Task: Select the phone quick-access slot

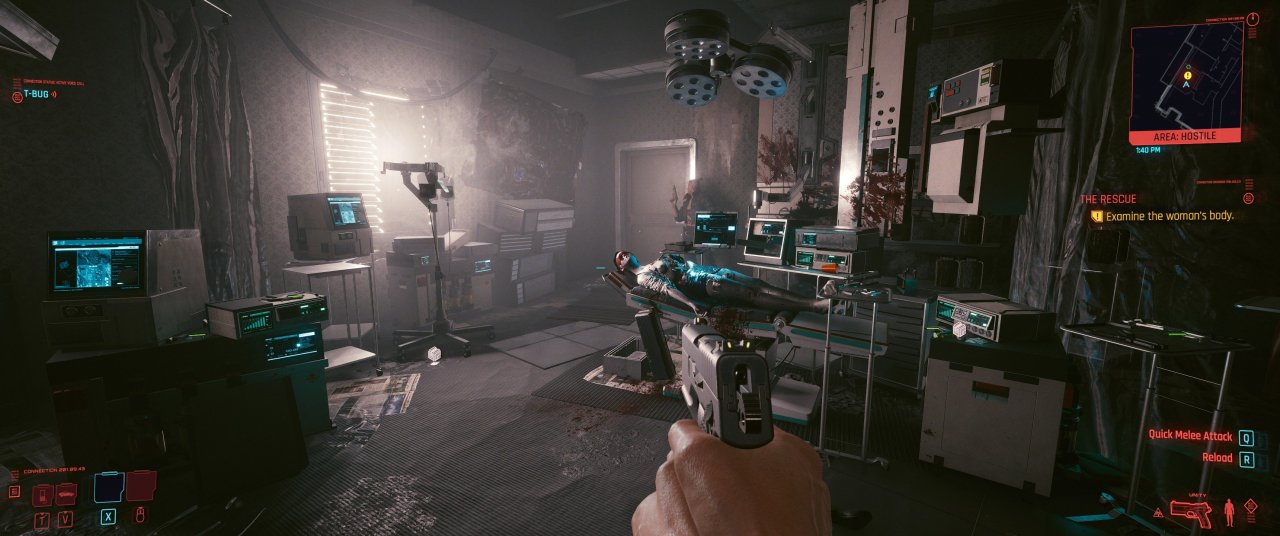Action: pos(42,495)
